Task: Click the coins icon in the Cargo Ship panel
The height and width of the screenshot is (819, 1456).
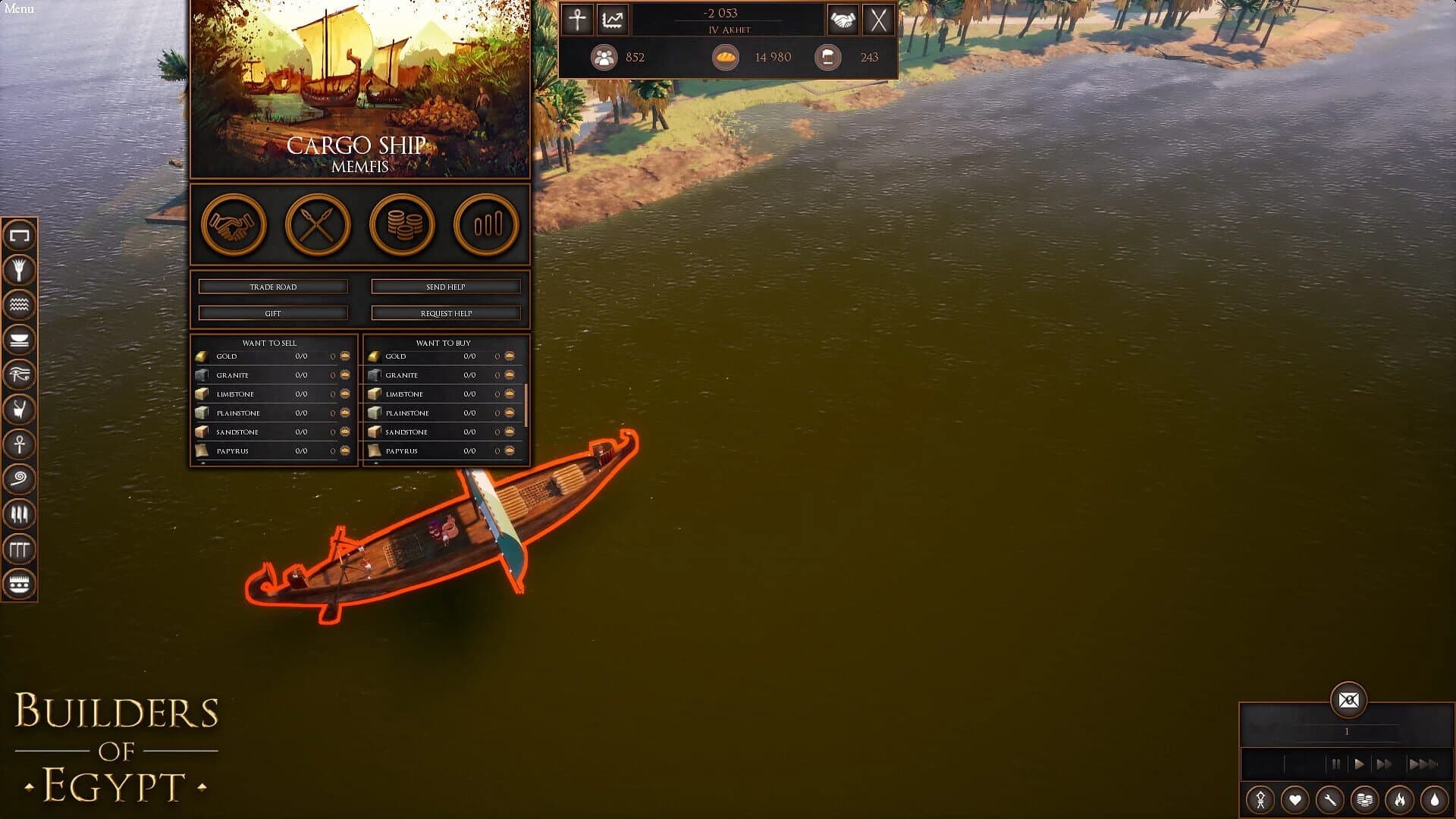Action: (x=402, y=225)
